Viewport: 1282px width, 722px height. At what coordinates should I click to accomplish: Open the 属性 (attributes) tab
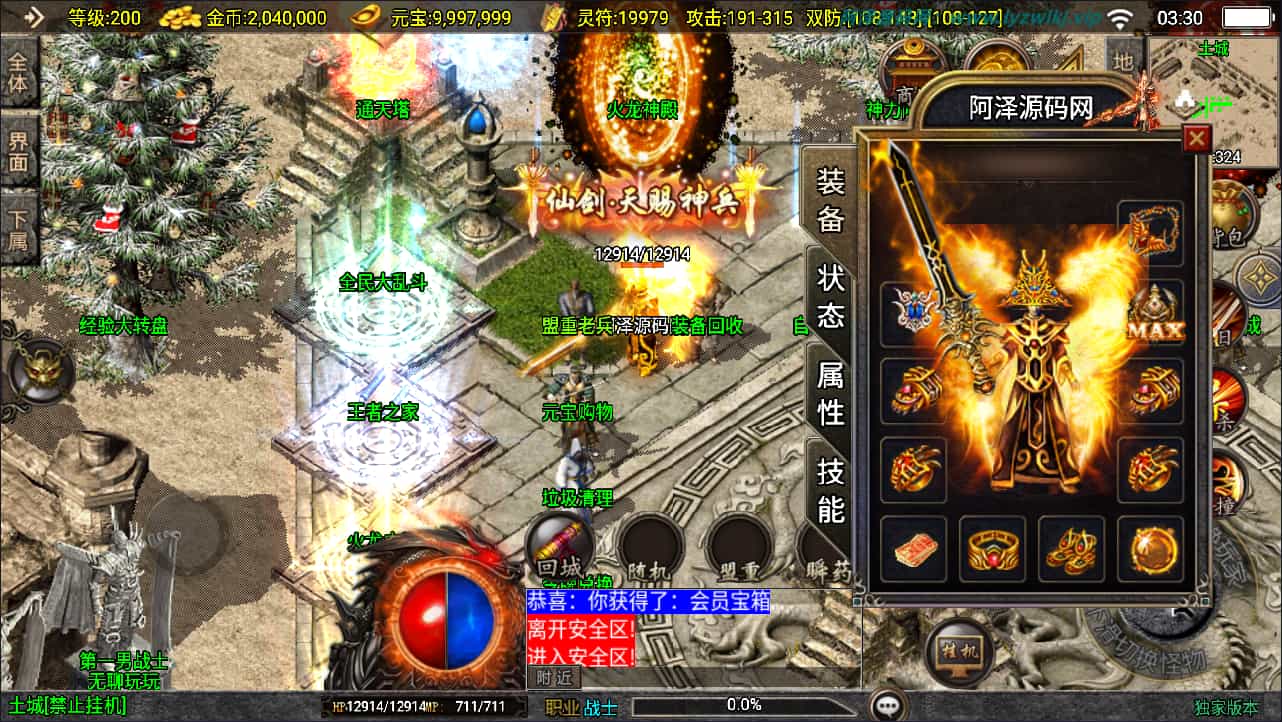[x=831, y=393]
